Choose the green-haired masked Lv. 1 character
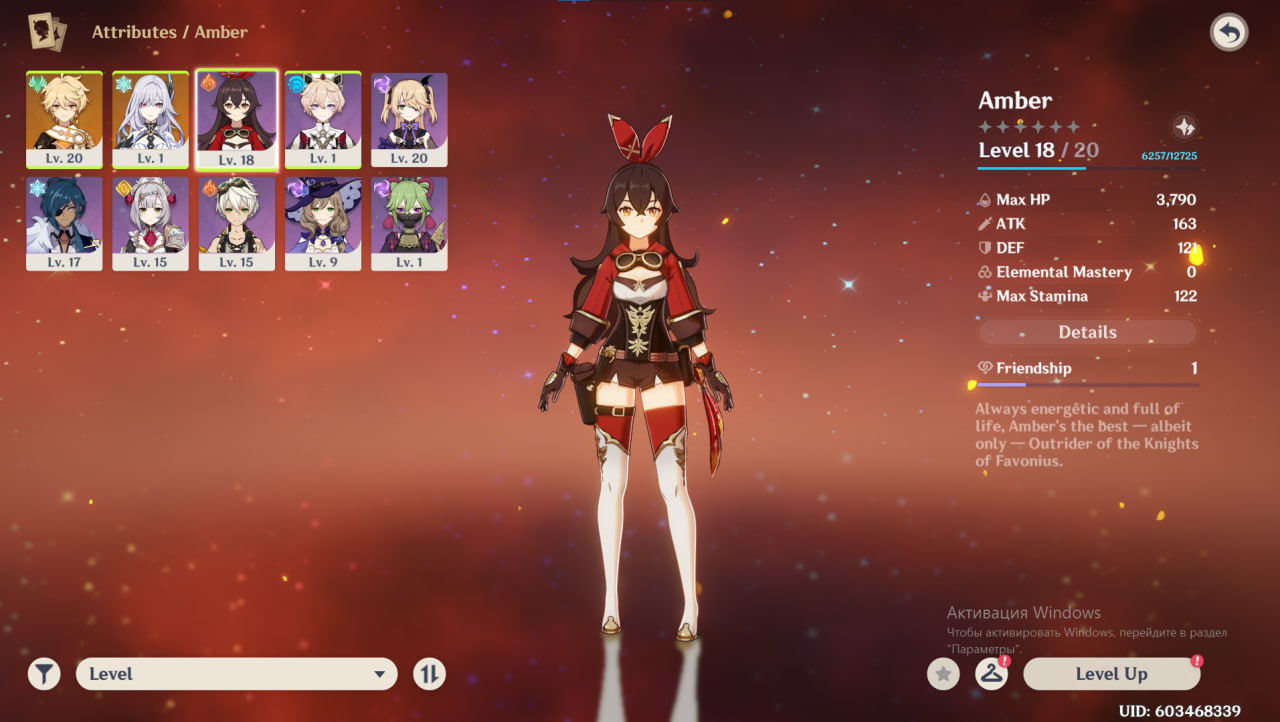1280x722 pixels. click(x=409, y=223)
